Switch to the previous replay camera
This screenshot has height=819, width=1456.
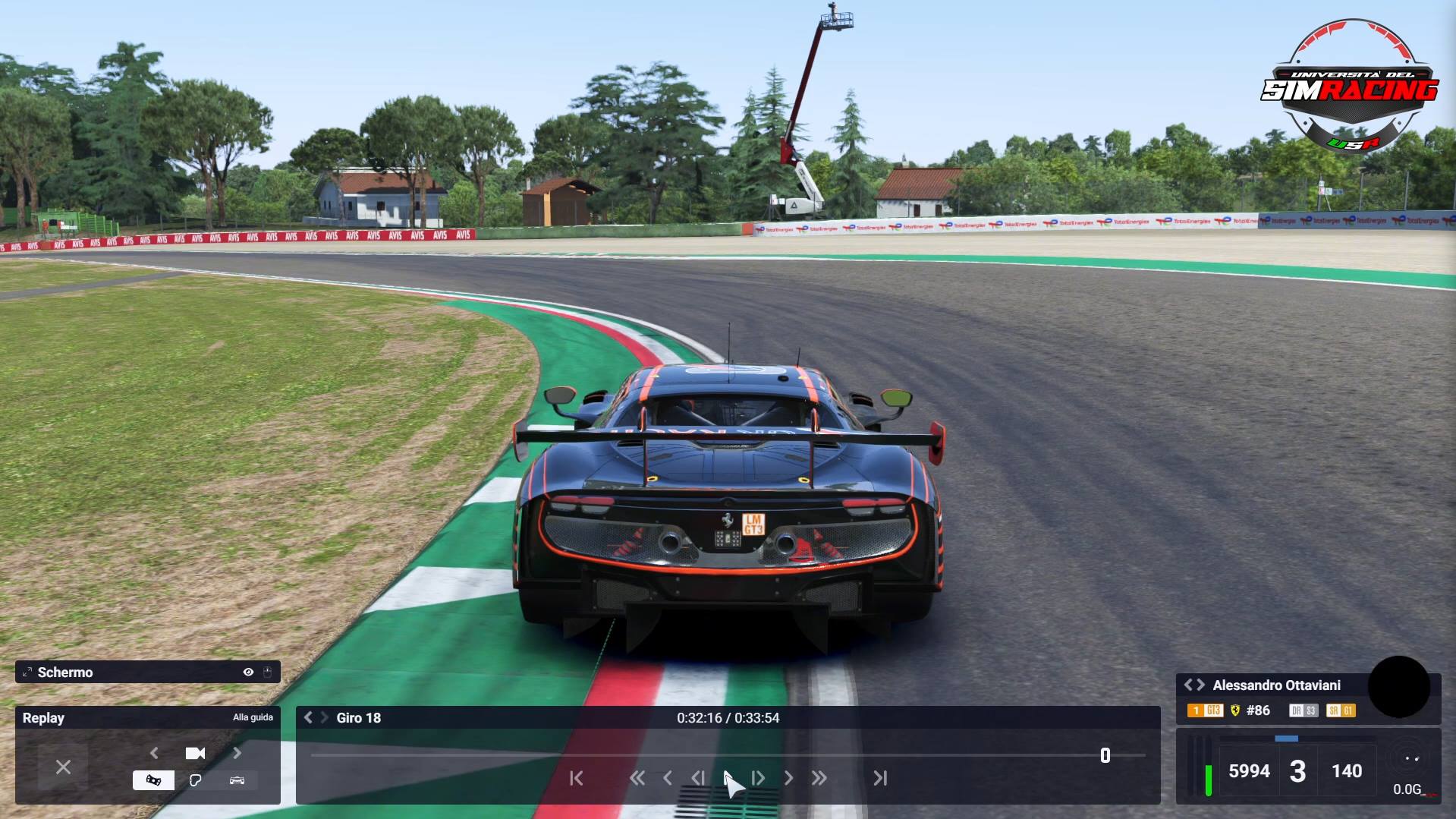click(x=154, y=753)
